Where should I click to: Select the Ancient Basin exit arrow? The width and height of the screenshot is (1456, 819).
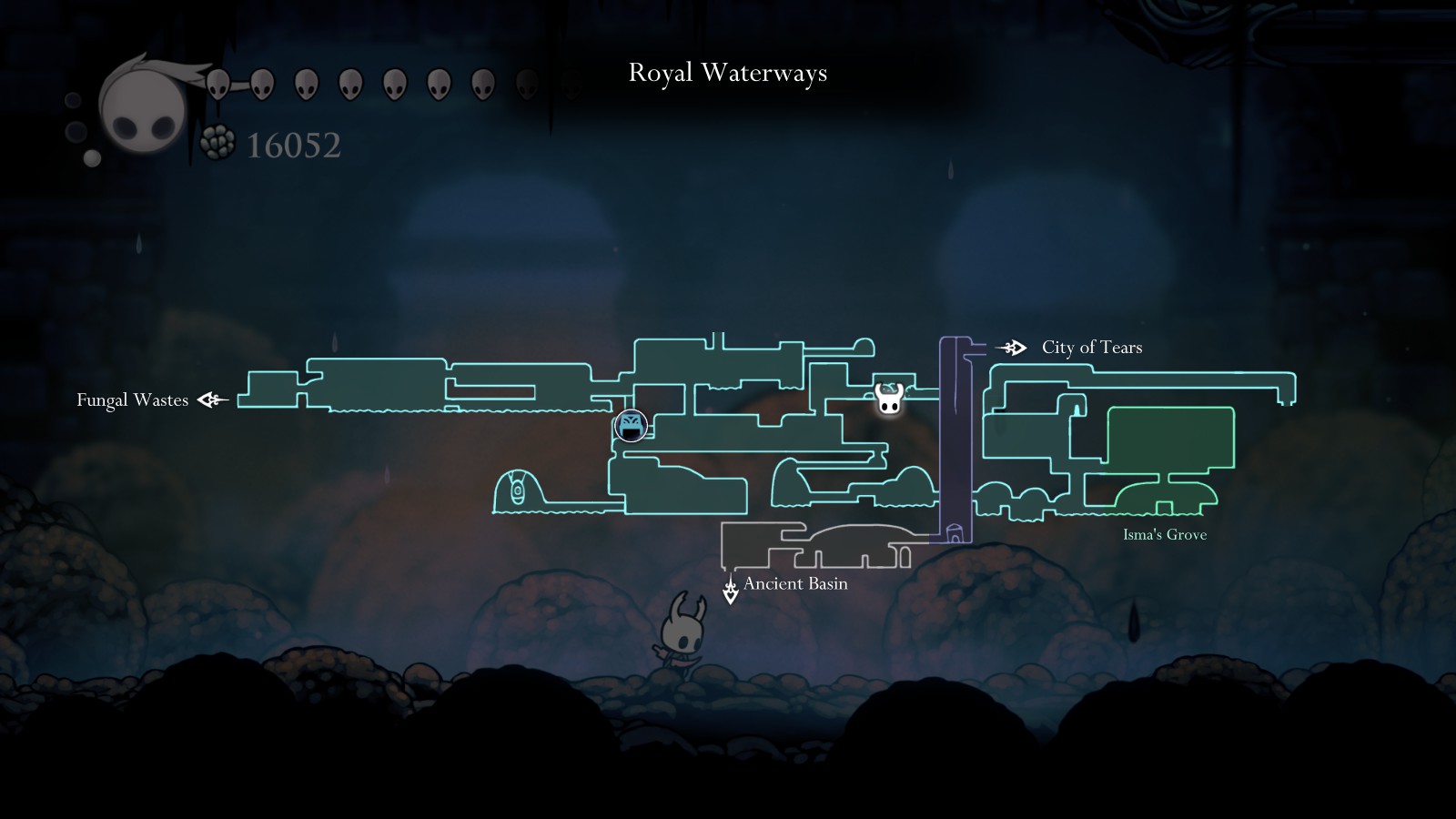coord(730,591)
